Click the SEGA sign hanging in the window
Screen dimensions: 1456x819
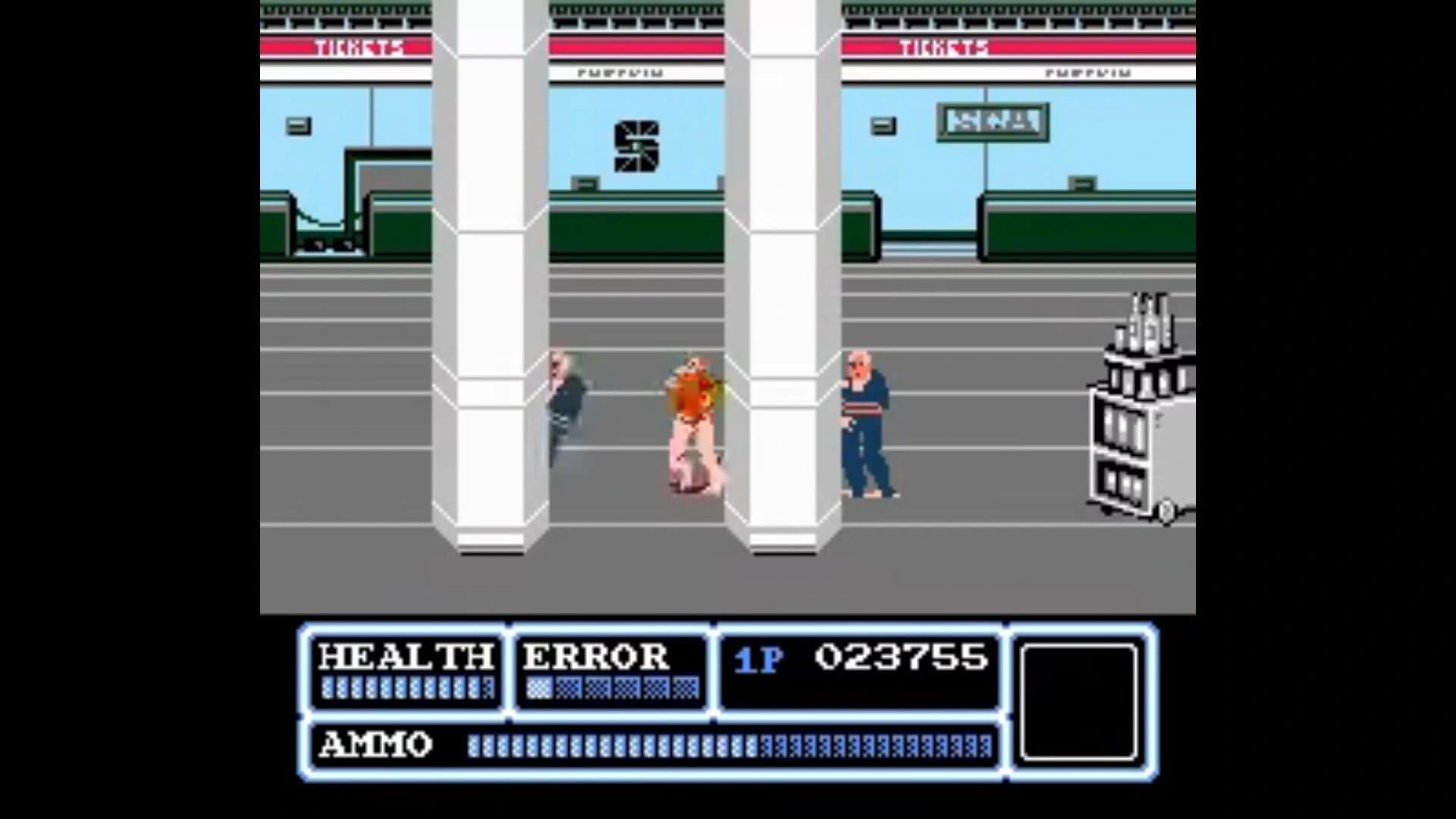(993, 120)
